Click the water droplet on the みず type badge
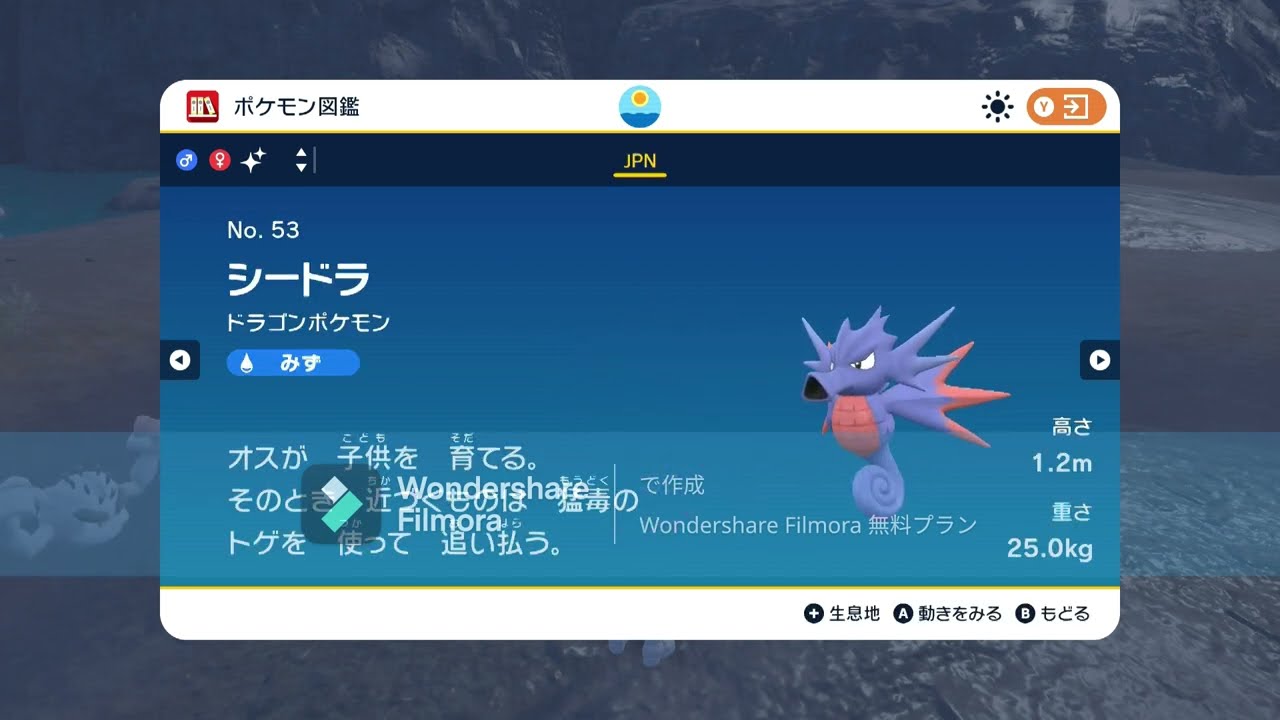This screenshot has height=720, width=1280. 248,362
